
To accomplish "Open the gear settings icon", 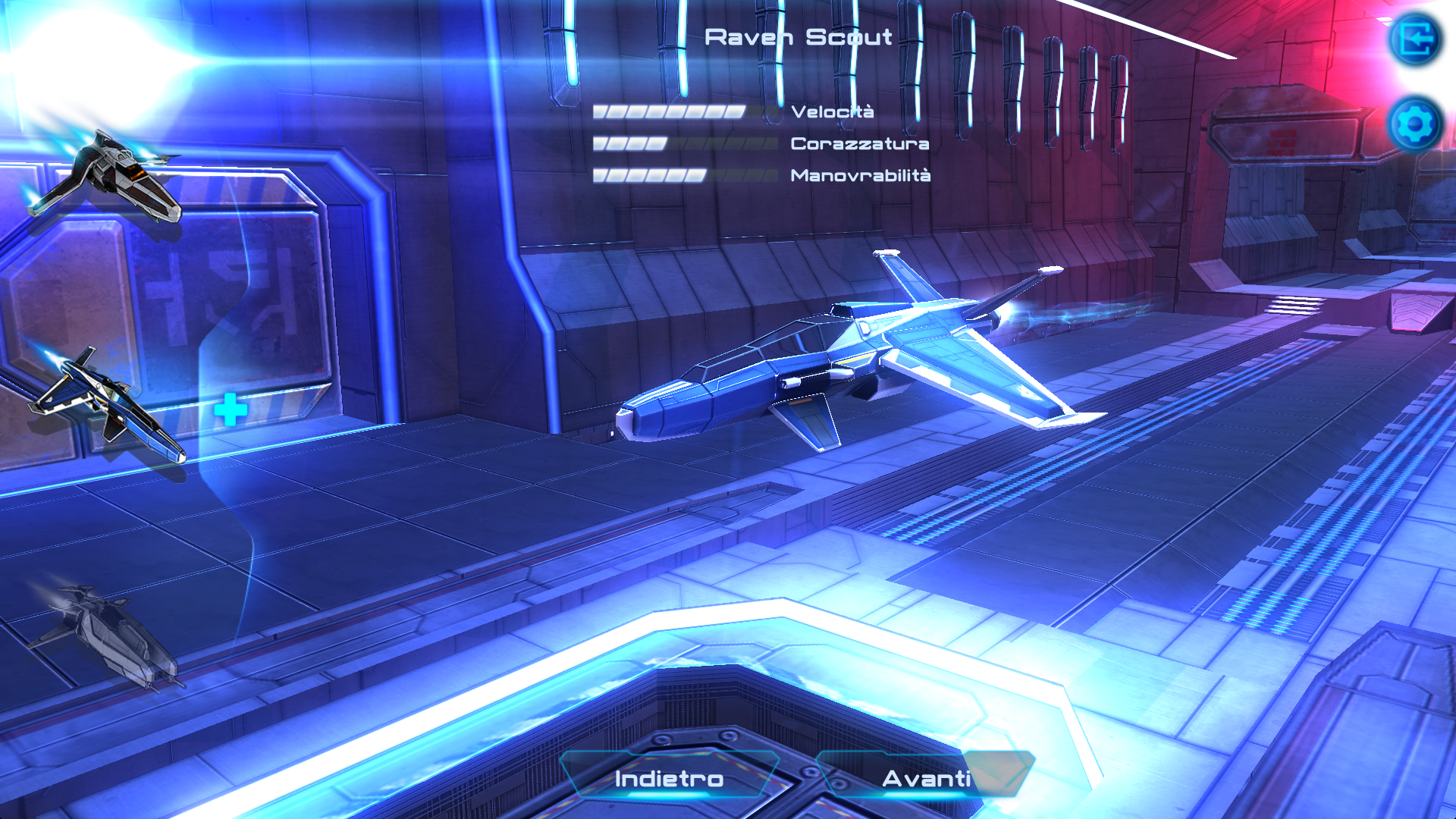I will (x=1415, y=124).
